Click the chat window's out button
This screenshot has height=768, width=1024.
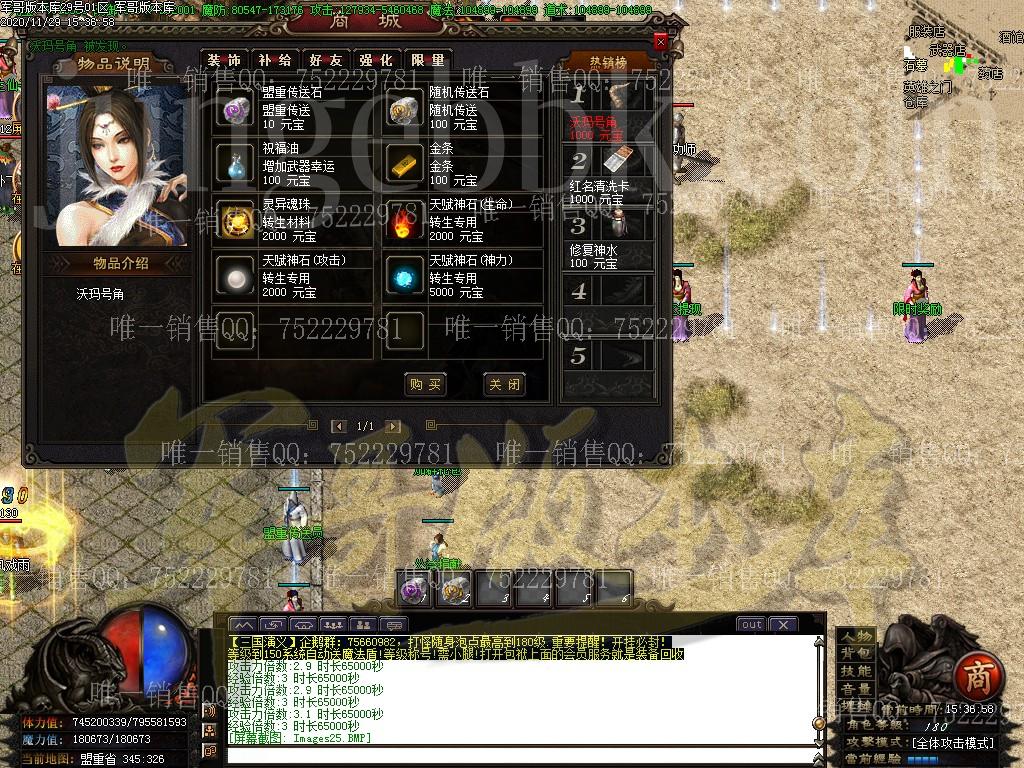point(751,624)
